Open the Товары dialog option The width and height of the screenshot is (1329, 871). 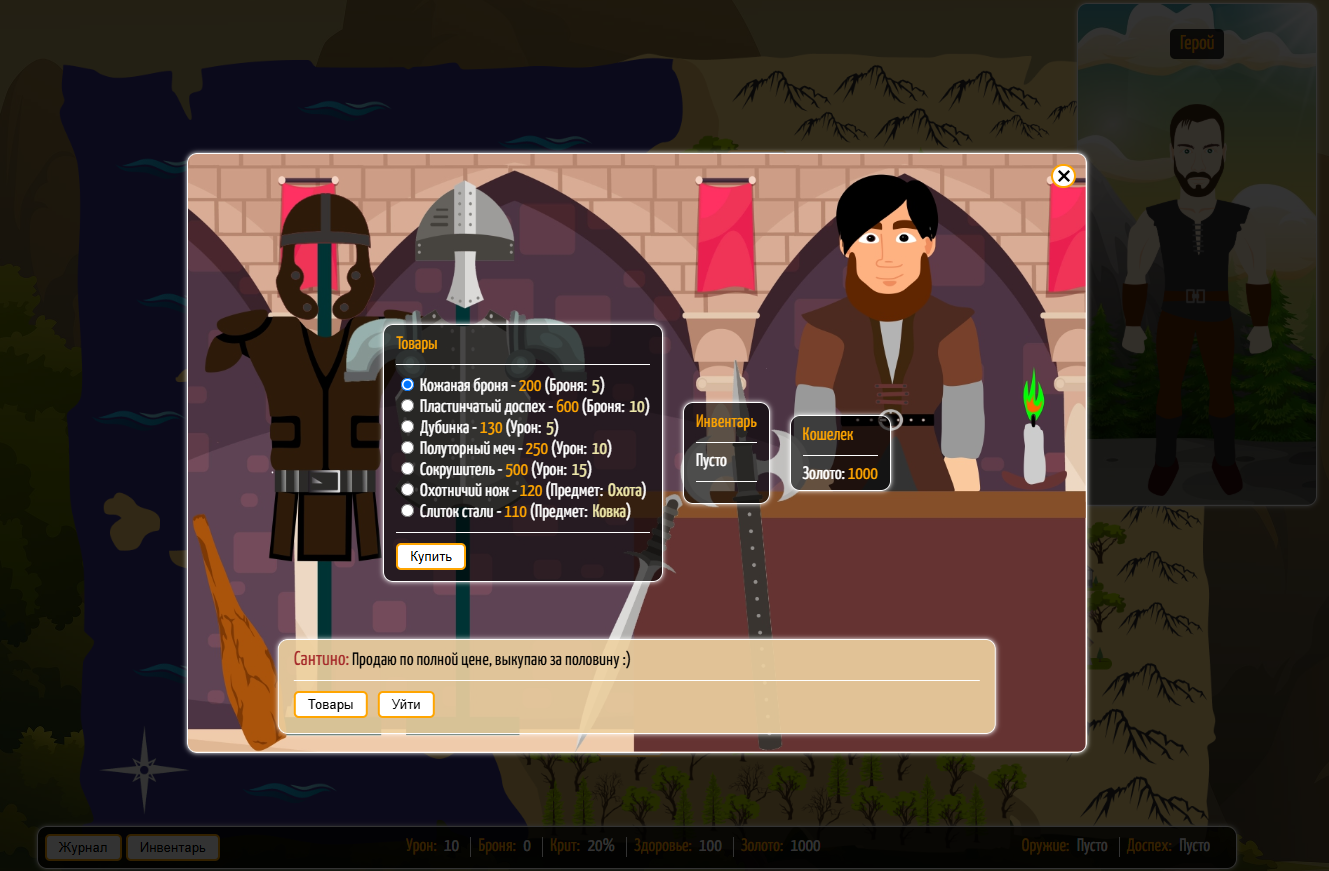tap(331, 704)
